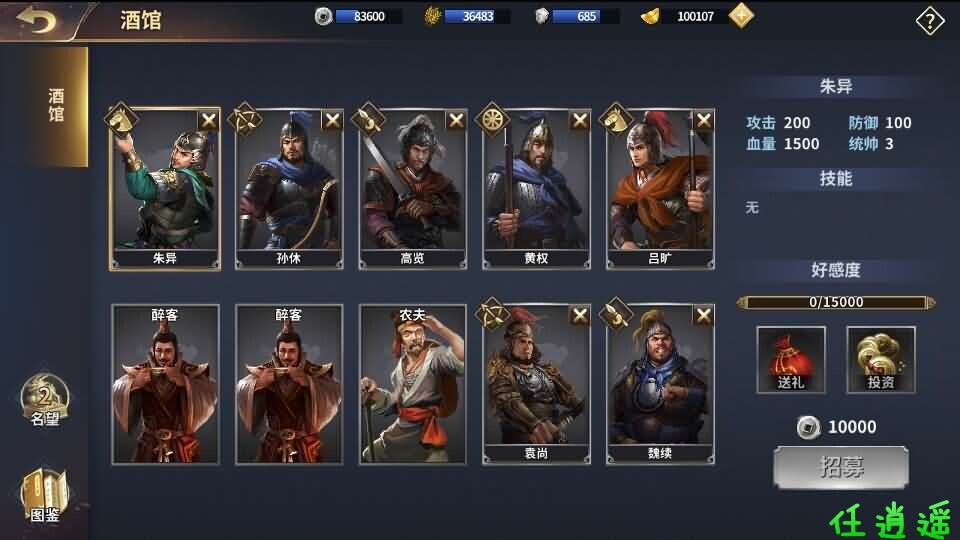
Task: Pick the 袁尚 general card
Action: pyautogui.click(x=537, y=385)
